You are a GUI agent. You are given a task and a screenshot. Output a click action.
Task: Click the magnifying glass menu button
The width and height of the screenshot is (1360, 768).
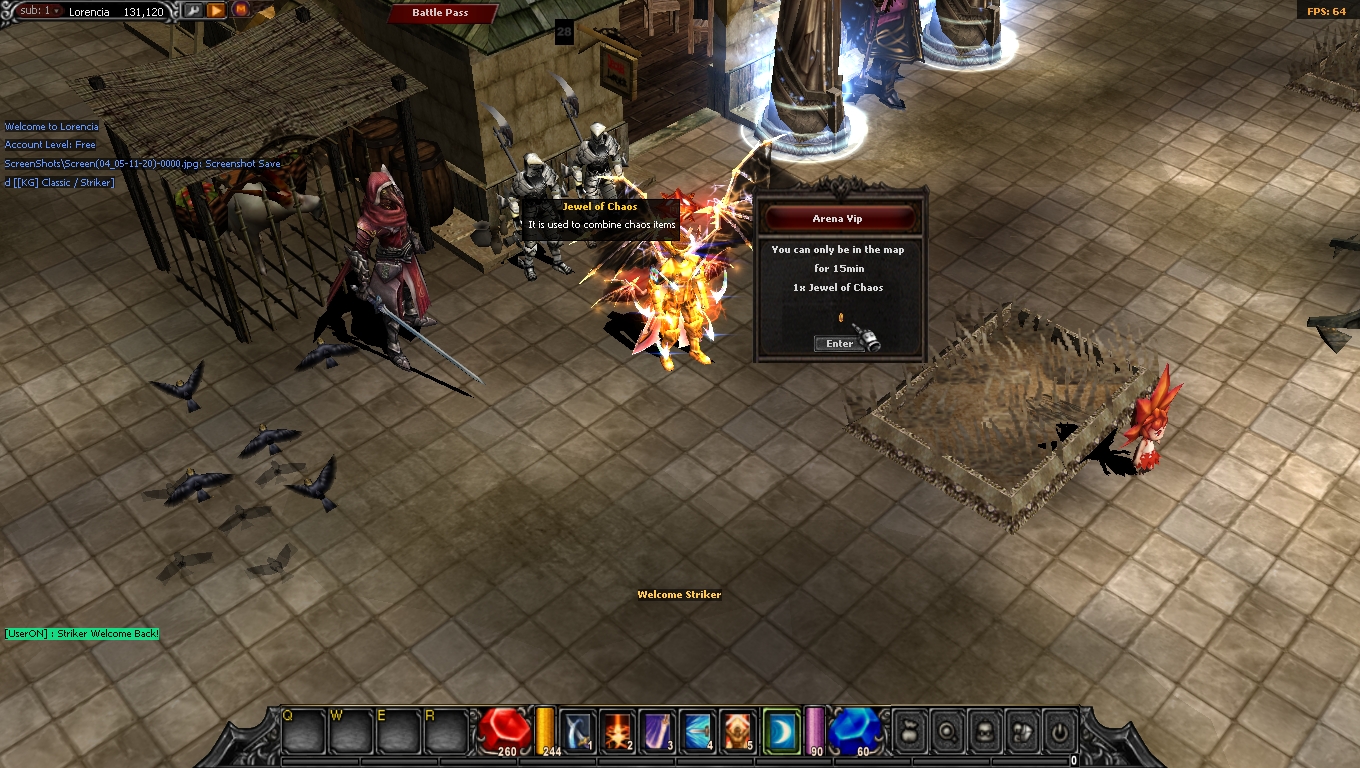point(946,732)
